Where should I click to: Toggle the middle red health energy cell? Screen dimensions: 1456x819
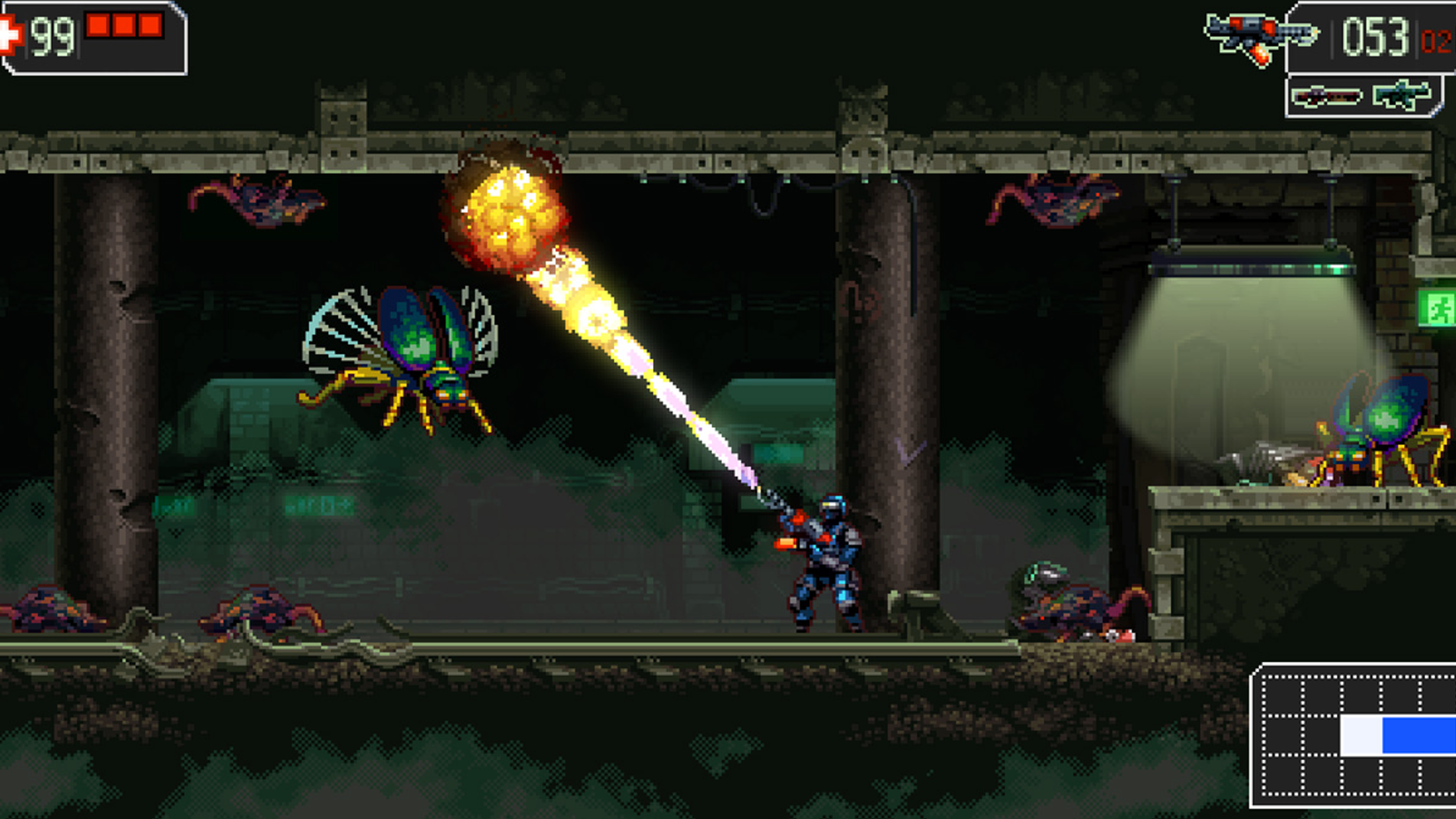point(126,25)
